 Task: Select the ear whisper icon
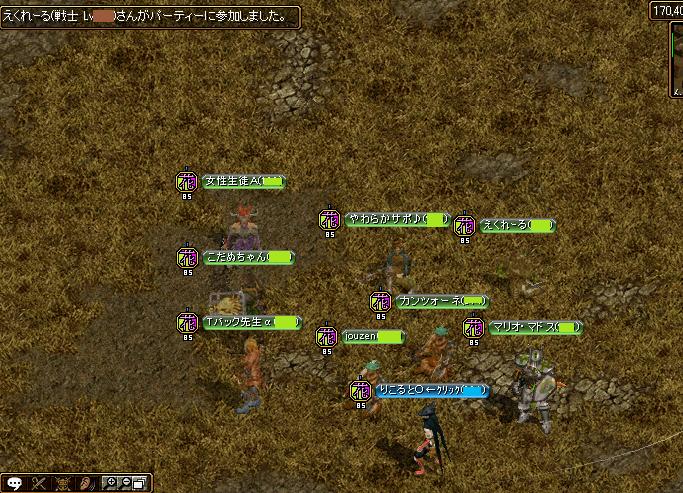point(88,484)
